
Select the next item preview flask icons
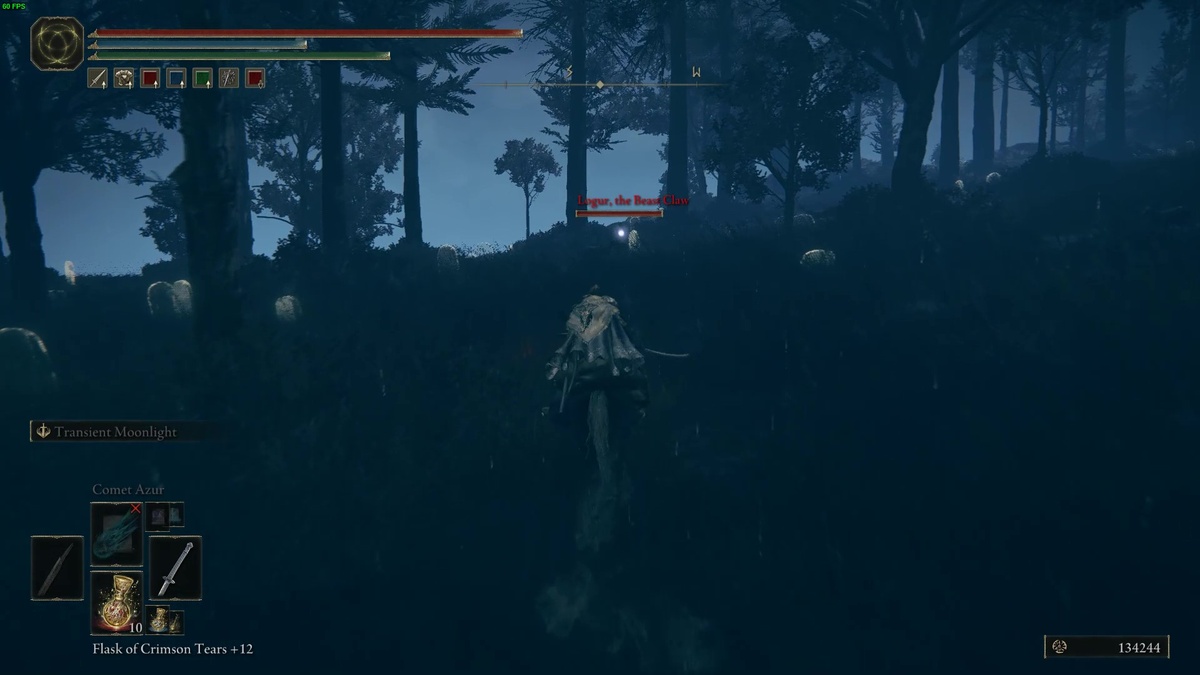click(165, 620)
